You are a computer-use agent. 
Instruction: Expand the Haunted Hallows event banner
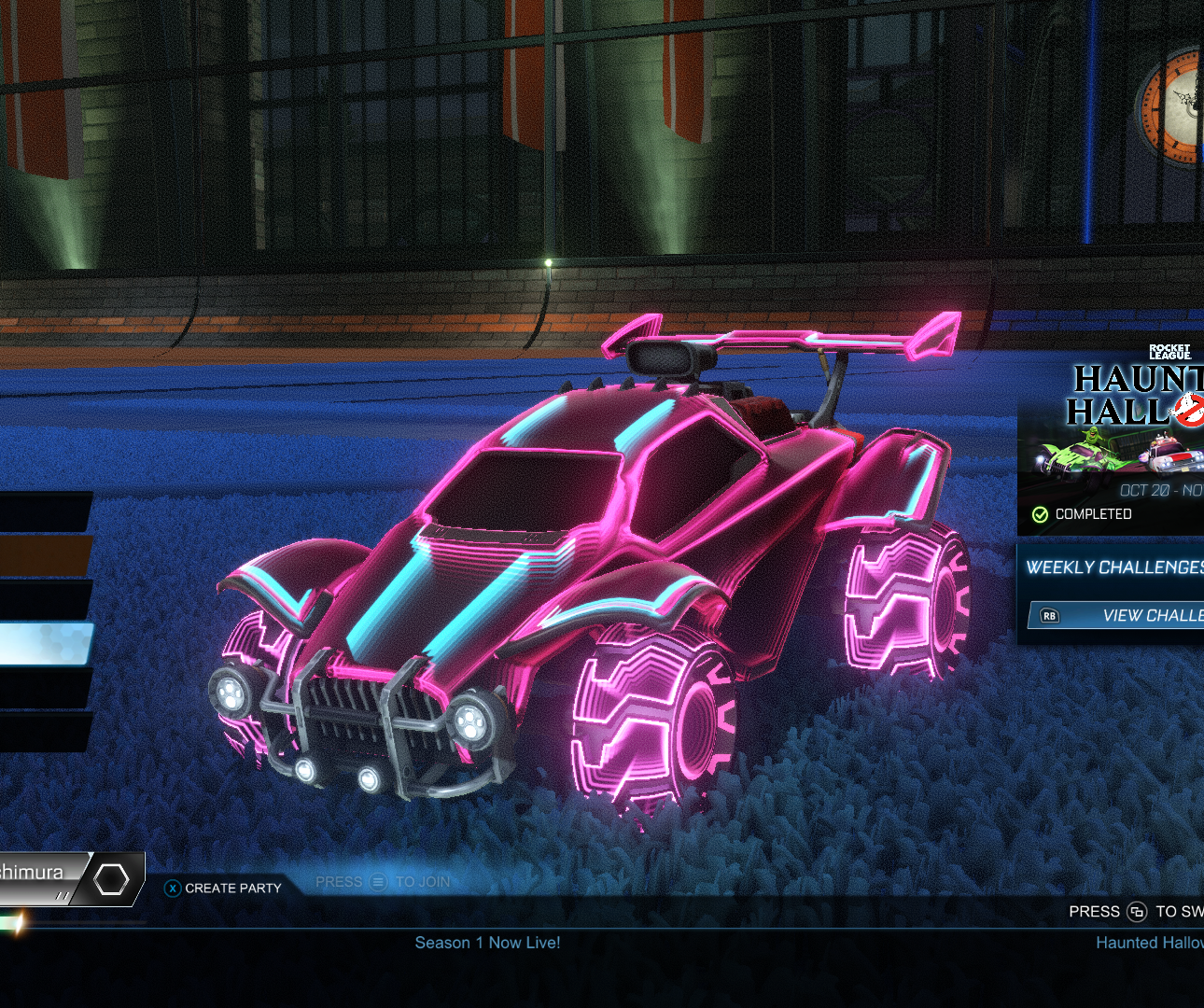[1111, 439]
